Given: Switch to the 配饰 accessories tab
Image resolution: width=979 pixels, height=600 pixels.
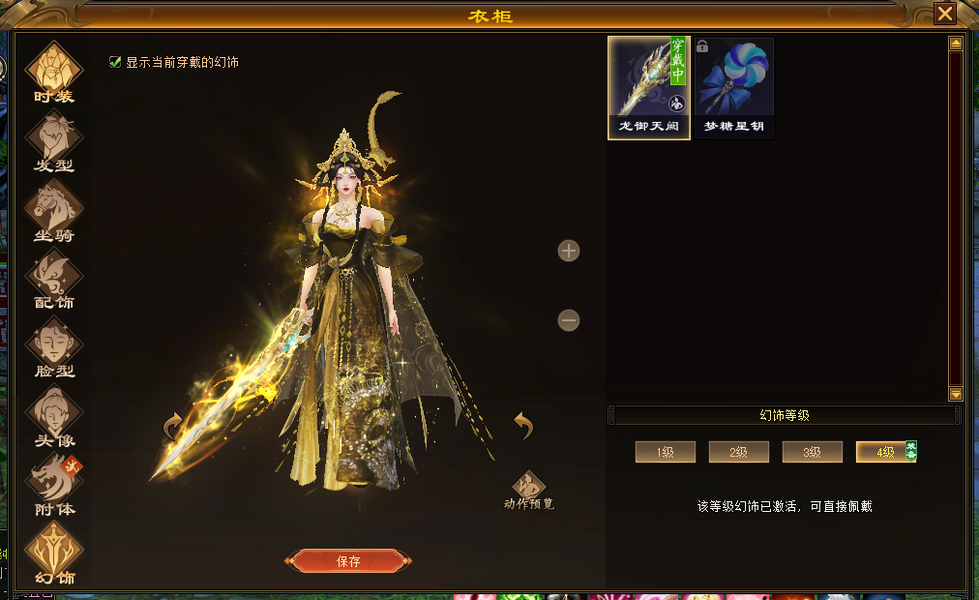Looking at the screenshot, I should click(54, 277).
